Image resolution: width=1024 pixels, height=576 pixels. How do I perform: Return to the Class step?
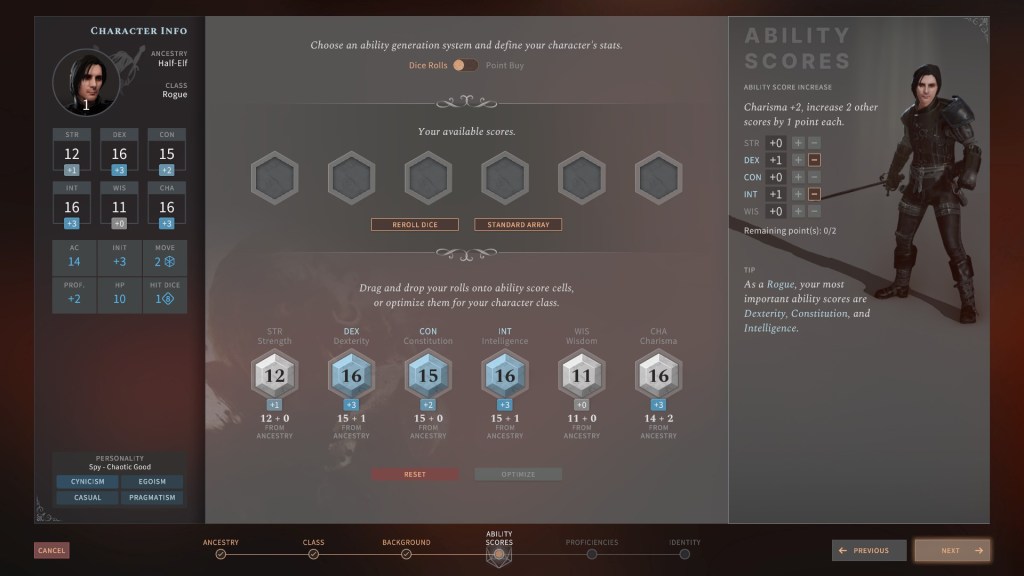pyautogui.click(x=313, y=553)
